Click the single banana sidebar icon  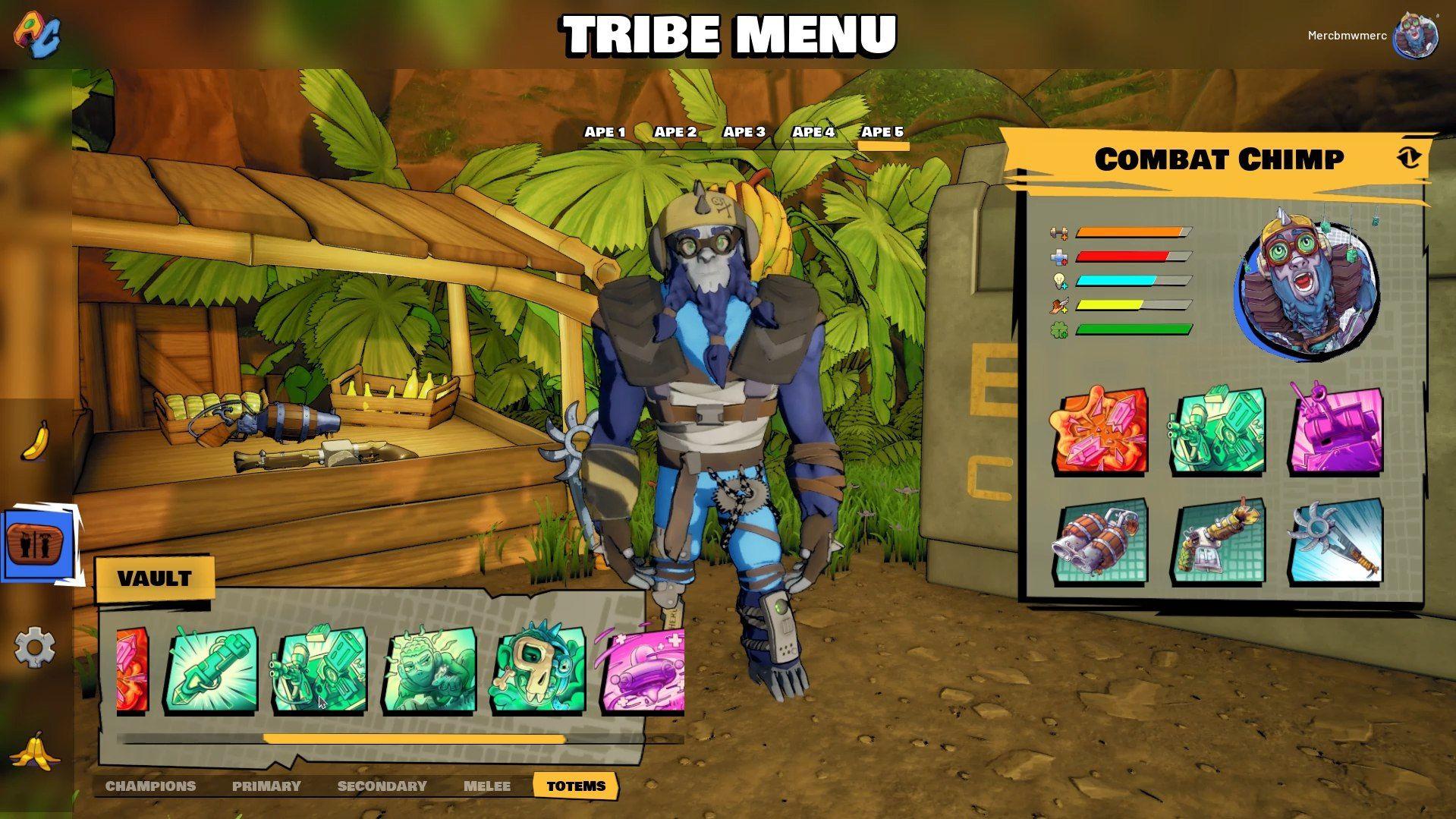coord(34,441)
